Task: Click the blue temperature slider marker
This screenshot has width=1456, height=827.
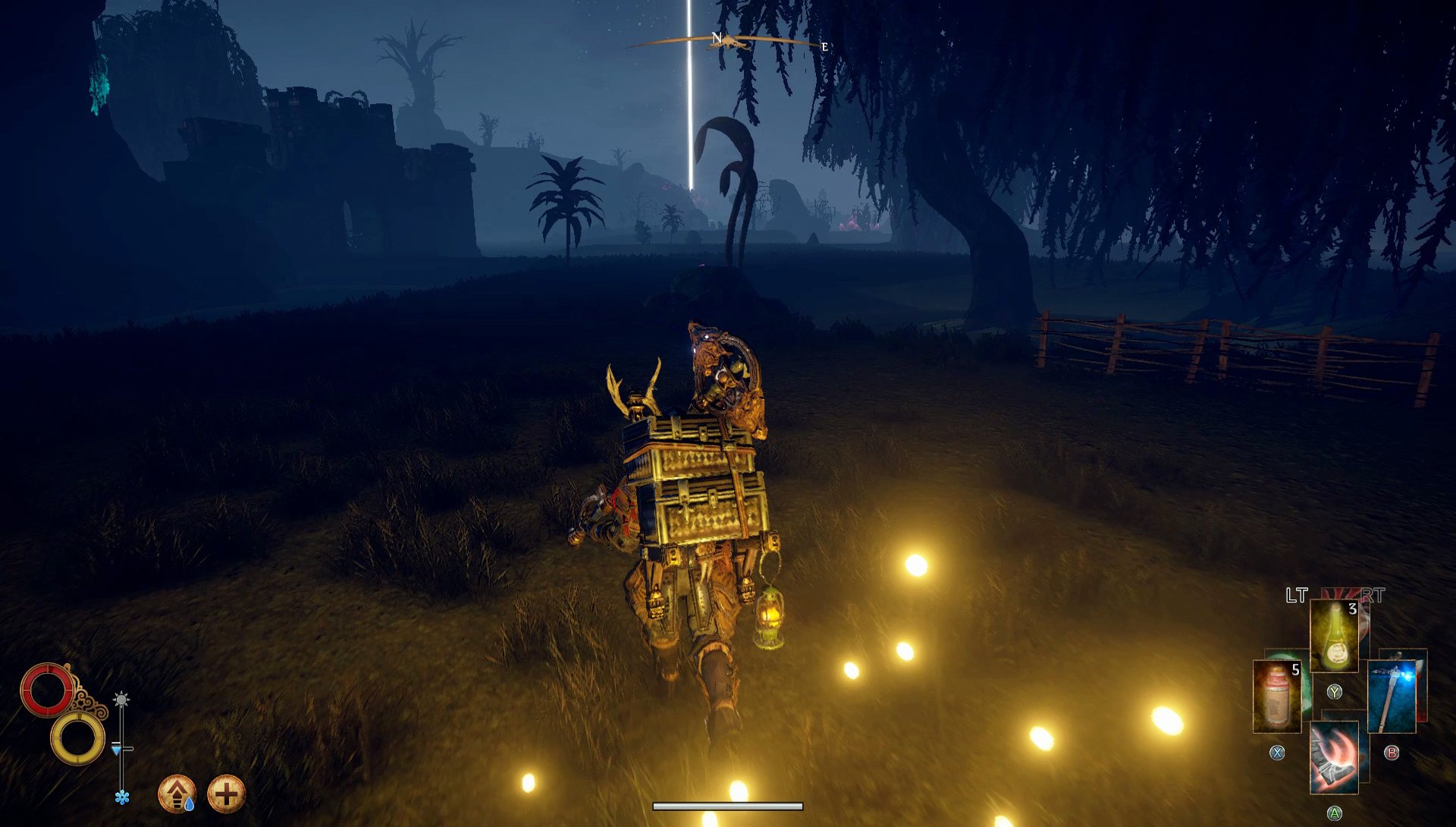Action: tap(116, 750)
